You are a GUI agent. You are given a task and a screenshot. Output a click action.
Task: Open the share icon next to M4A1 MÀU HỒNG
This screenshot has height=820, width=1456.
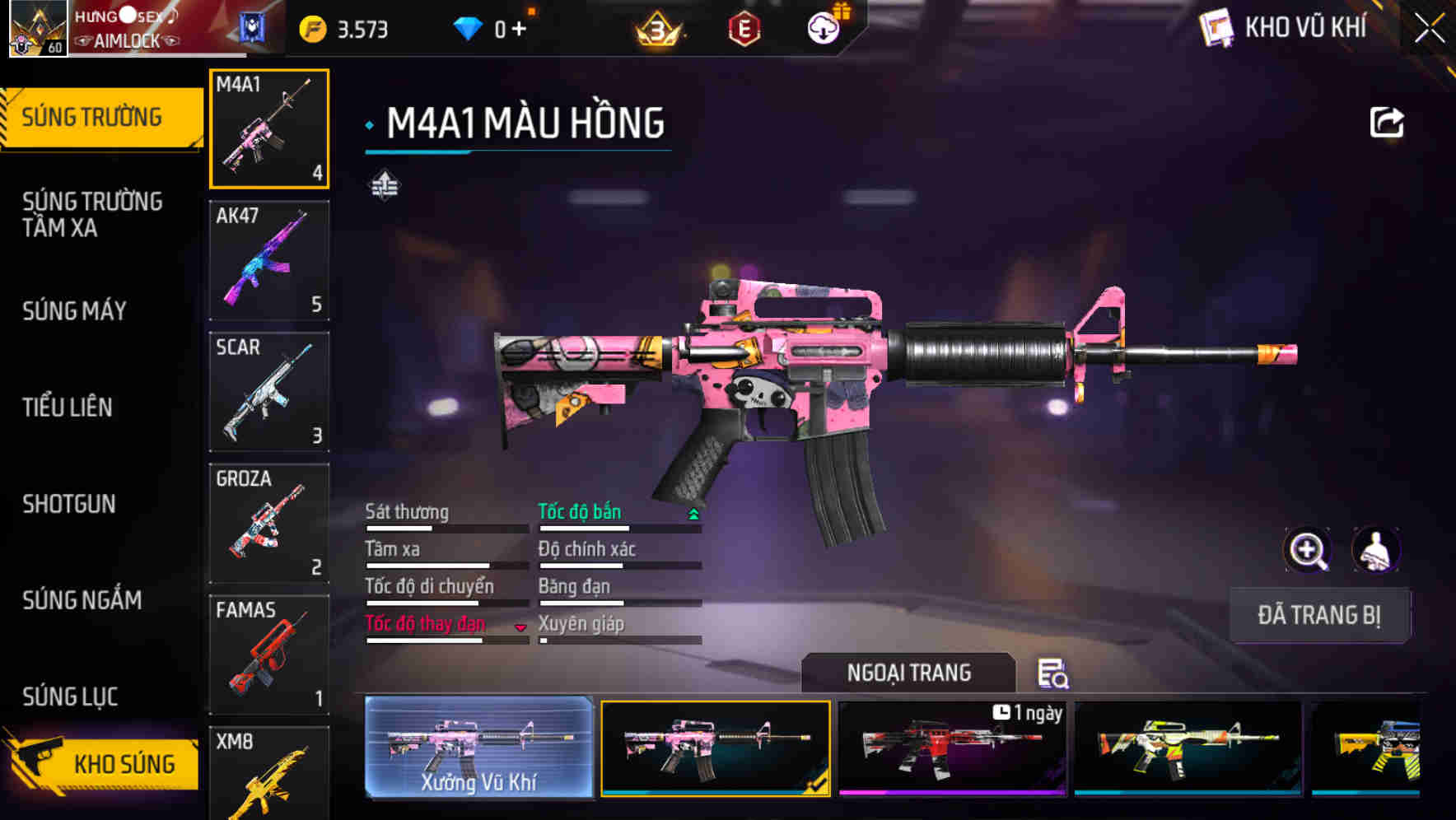(1388, 121)
